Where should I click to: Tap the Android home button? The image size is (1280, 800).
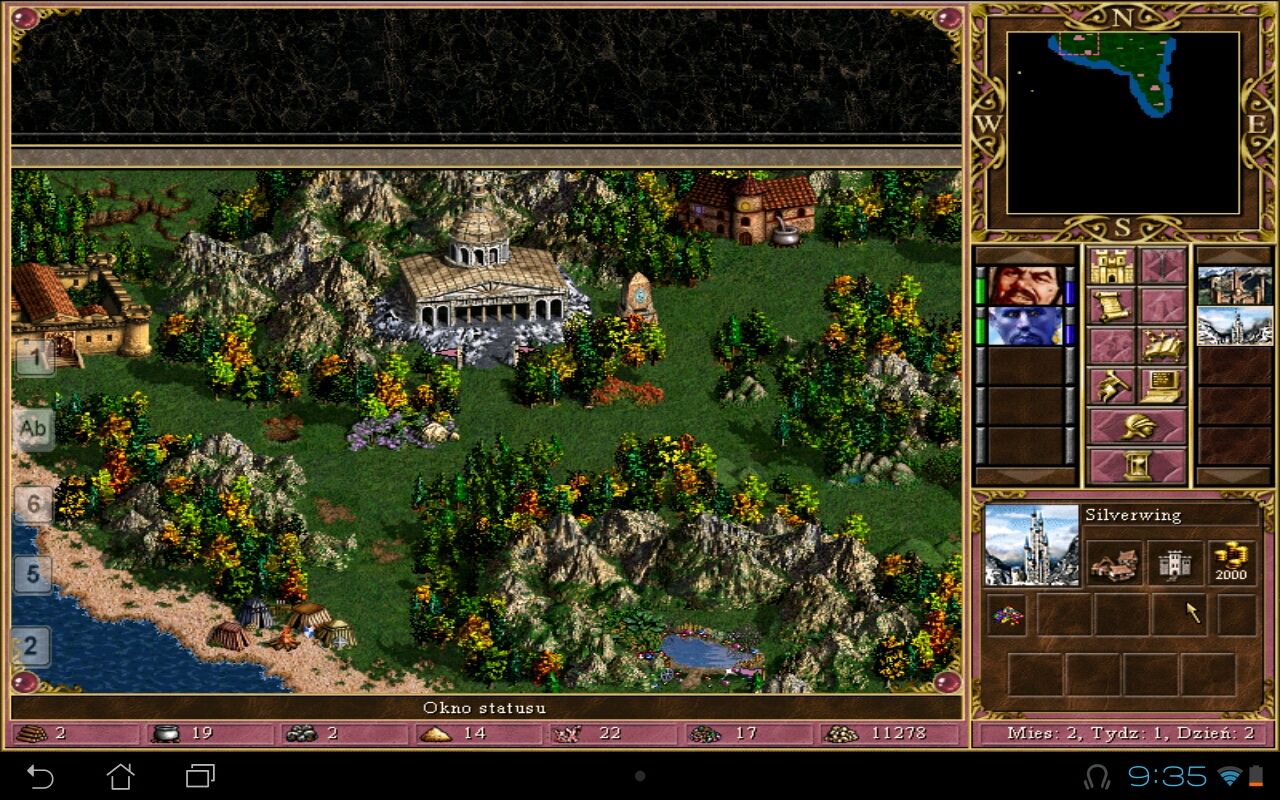(120, 776)
